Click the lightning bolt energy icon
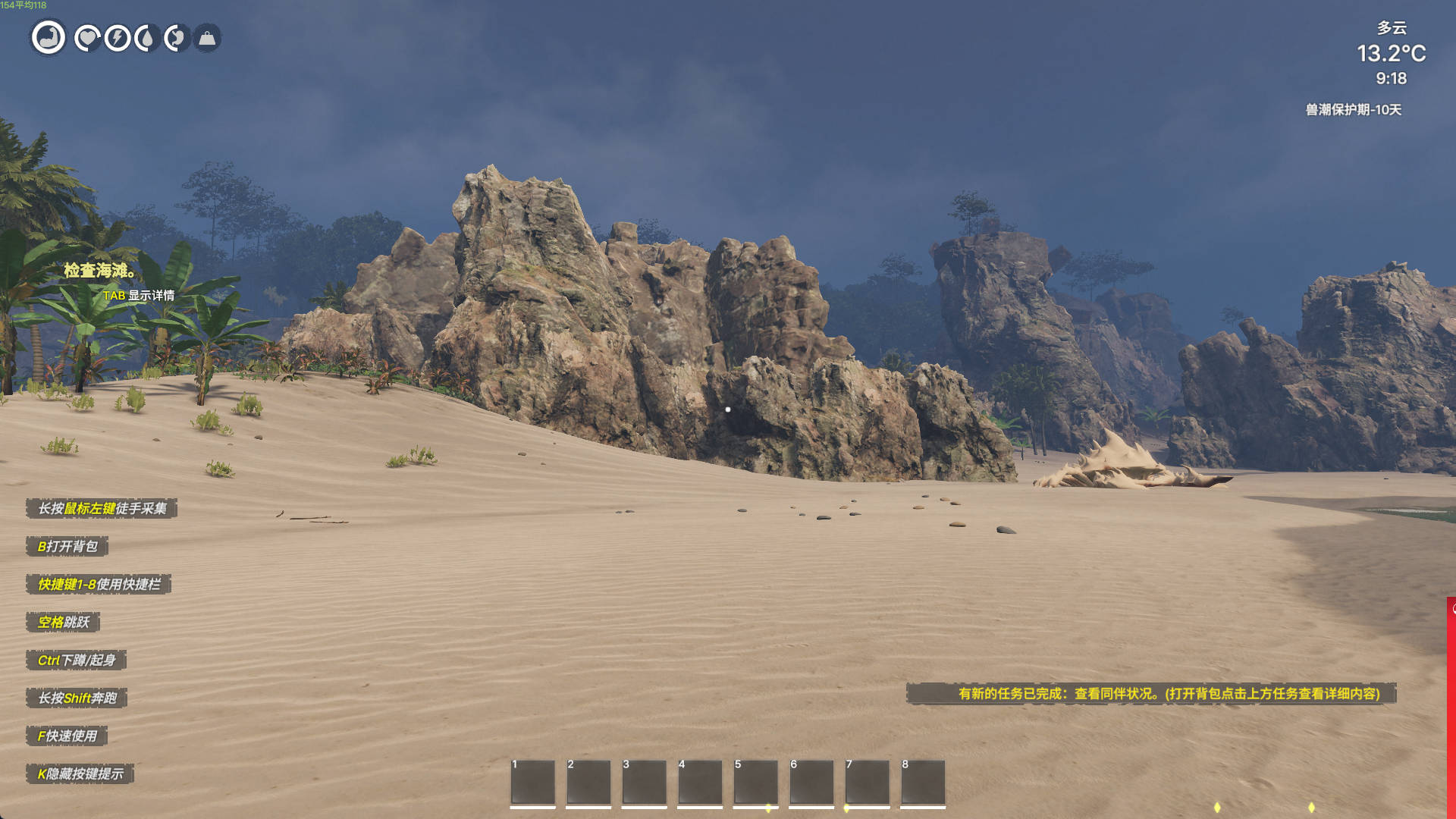The width and height of the screenshot is (1456, 819). pyautogui.click(x=118, y=38)
